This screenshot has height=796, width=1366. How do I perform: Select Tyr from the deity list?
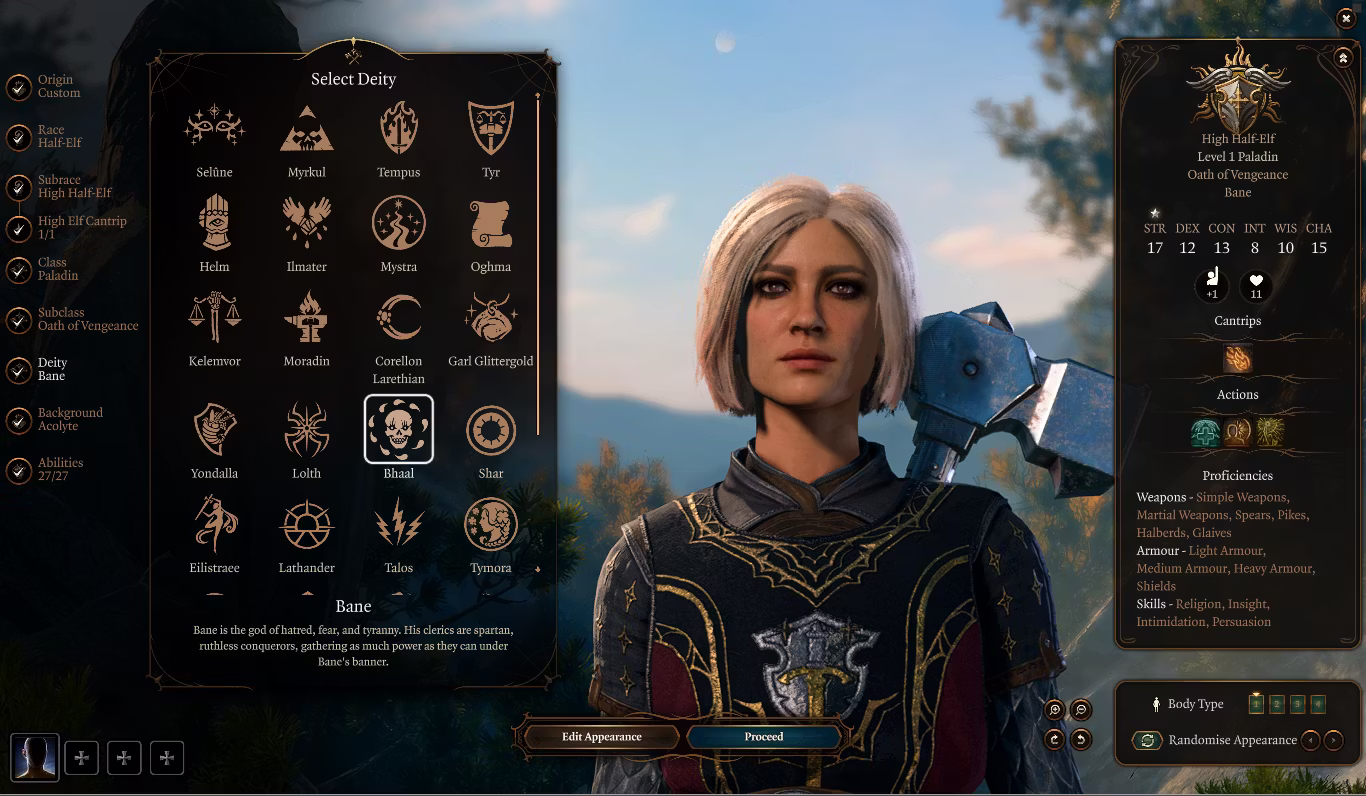[x=490, y=129]
